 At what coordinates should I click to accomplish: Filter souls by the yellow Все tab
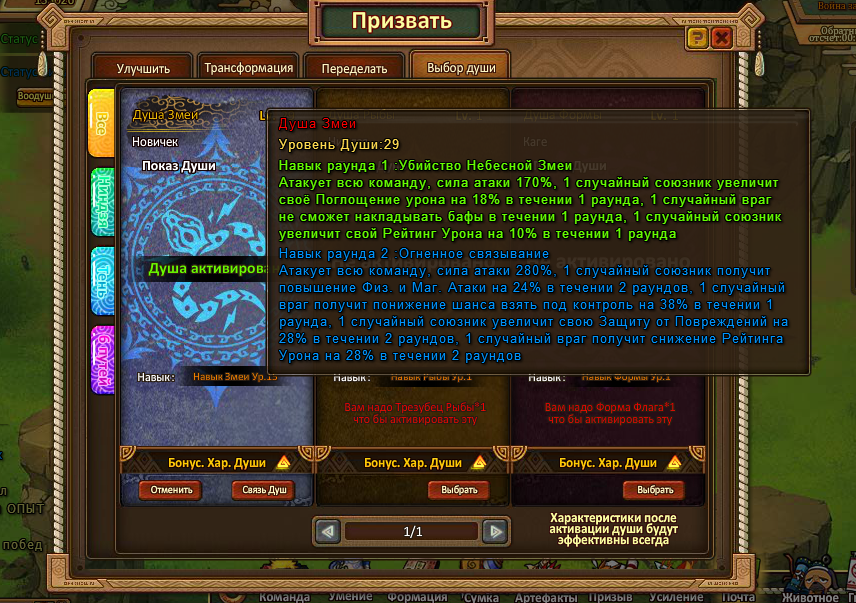[101, 123]
